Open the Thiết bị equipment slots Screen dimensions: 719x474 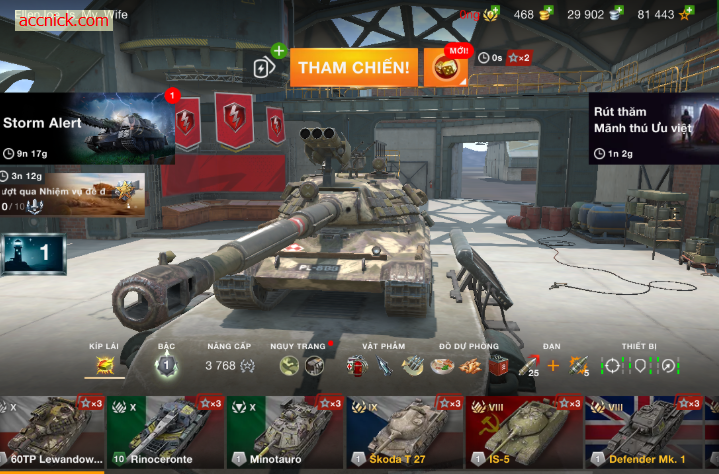click(x=640, y=365)
